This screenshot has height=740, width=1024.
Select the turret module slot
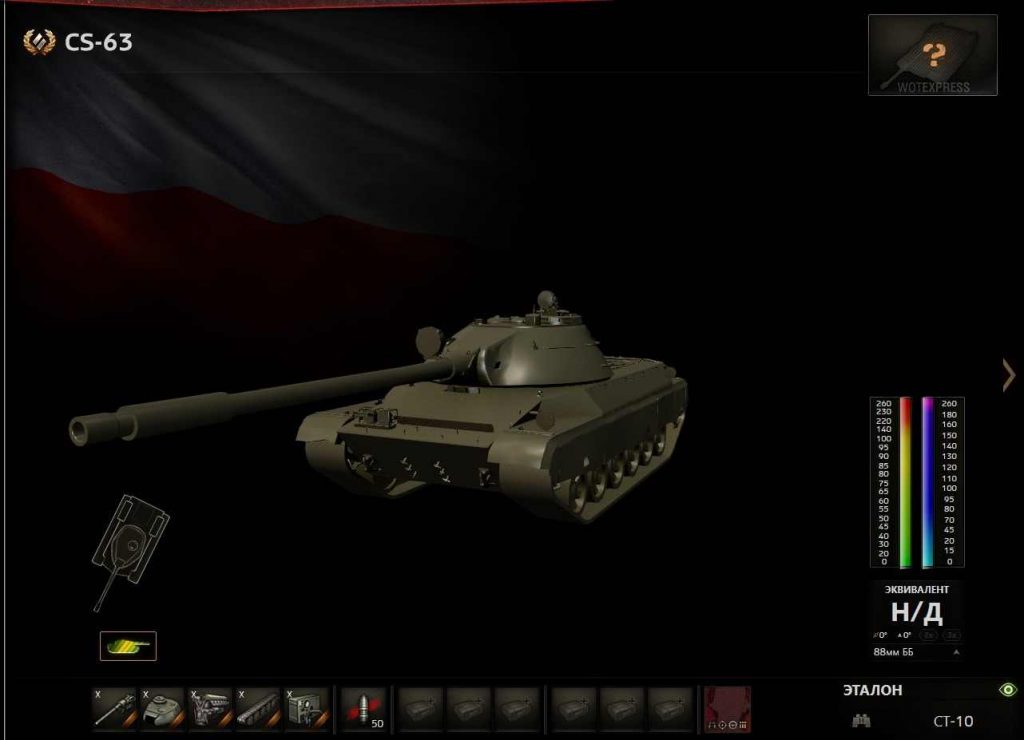[x=162, y=707]
